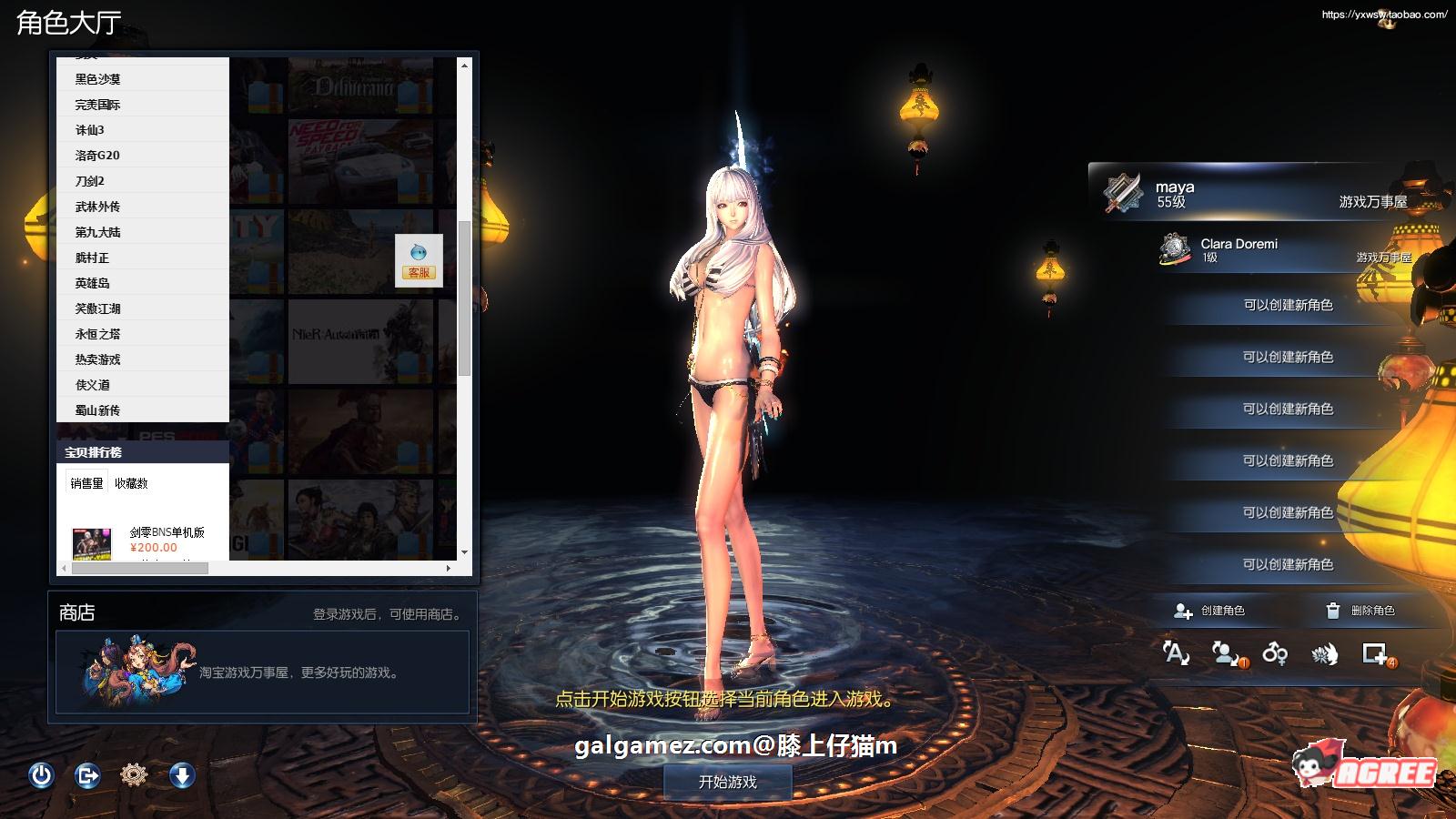The image size is (1456, 819).
Task: Open the character slot expansion icon with badge 4
Action: 1372,653
